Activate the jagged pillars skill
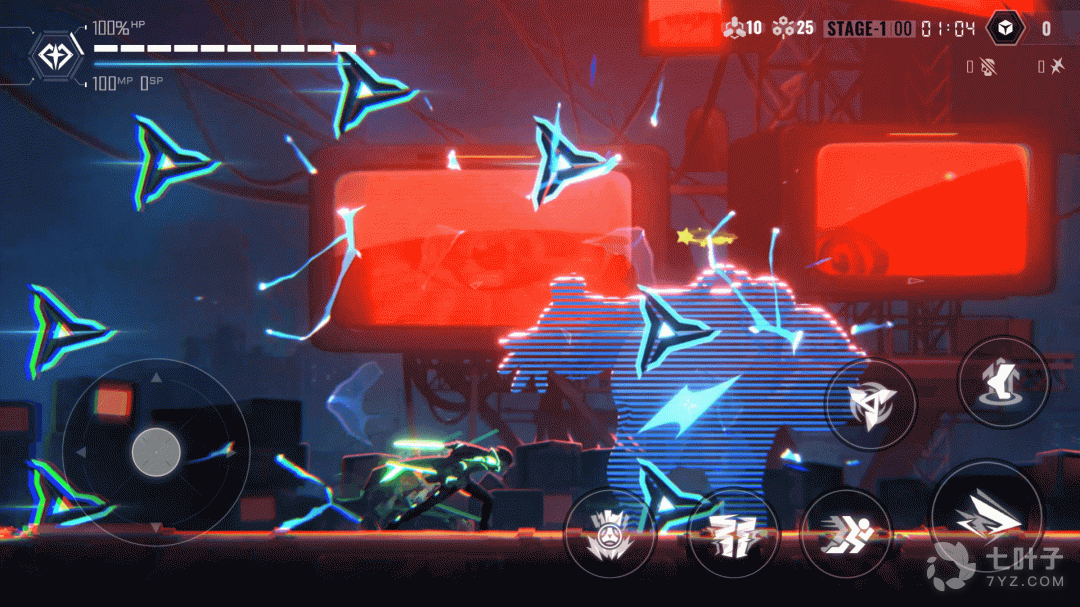The image size is (1080, 607). click(733, 533)
